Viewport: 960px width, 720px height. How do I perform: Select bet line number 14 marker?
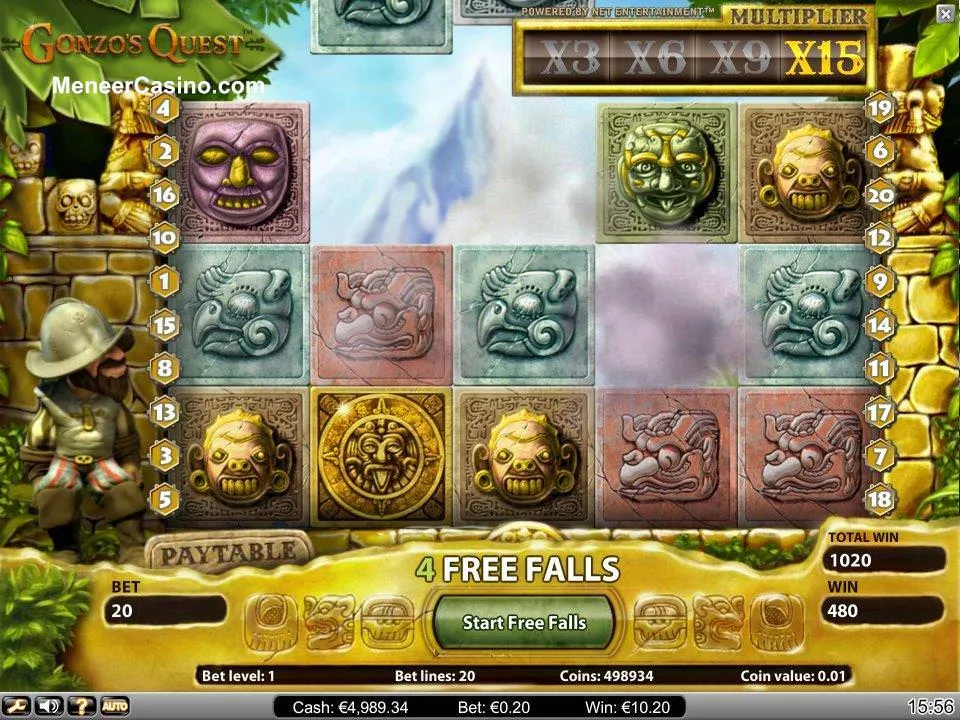879,325
